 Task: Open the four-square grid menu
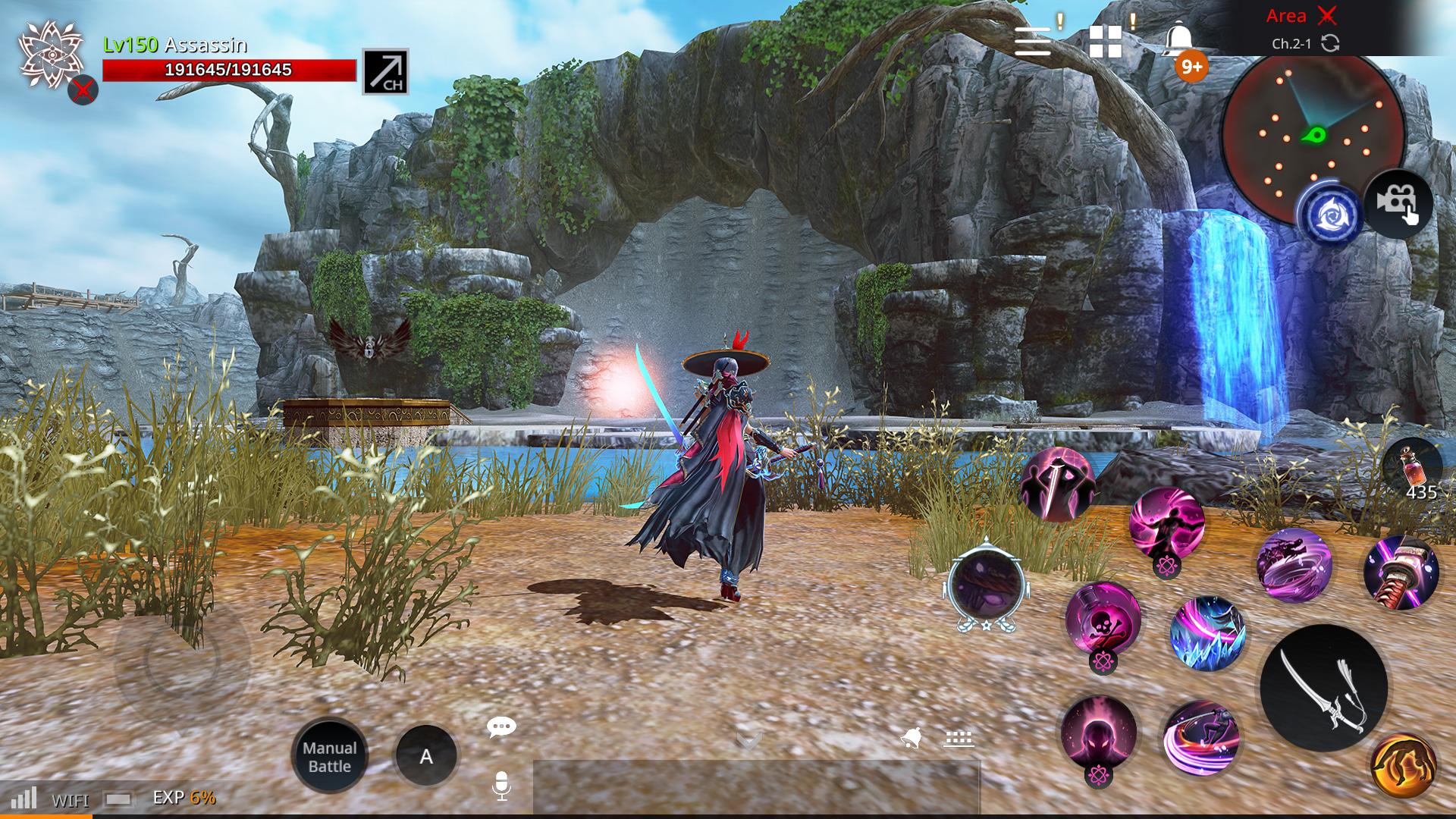point(1105,41)
